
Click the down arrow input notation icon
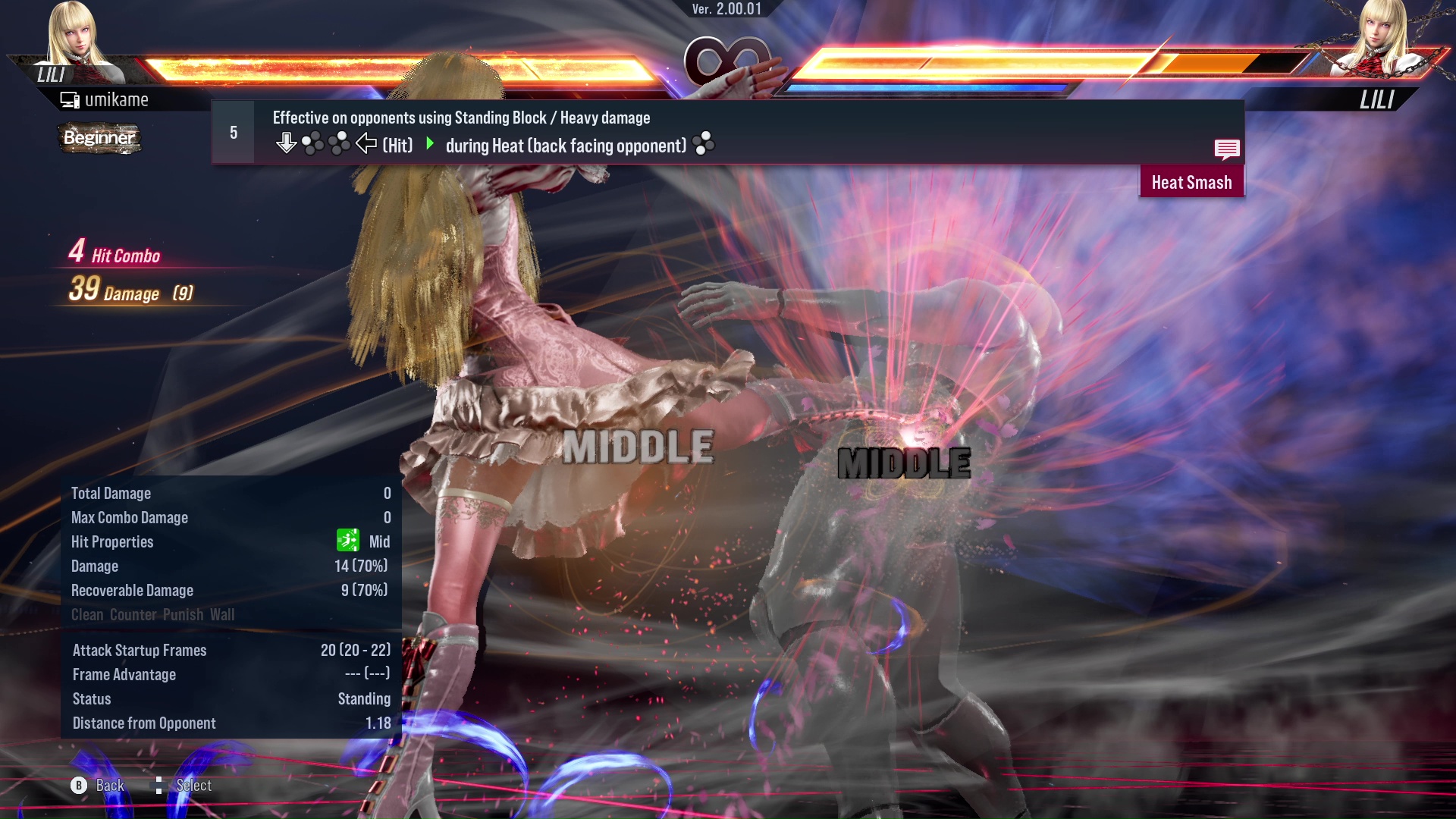point(287,143)
